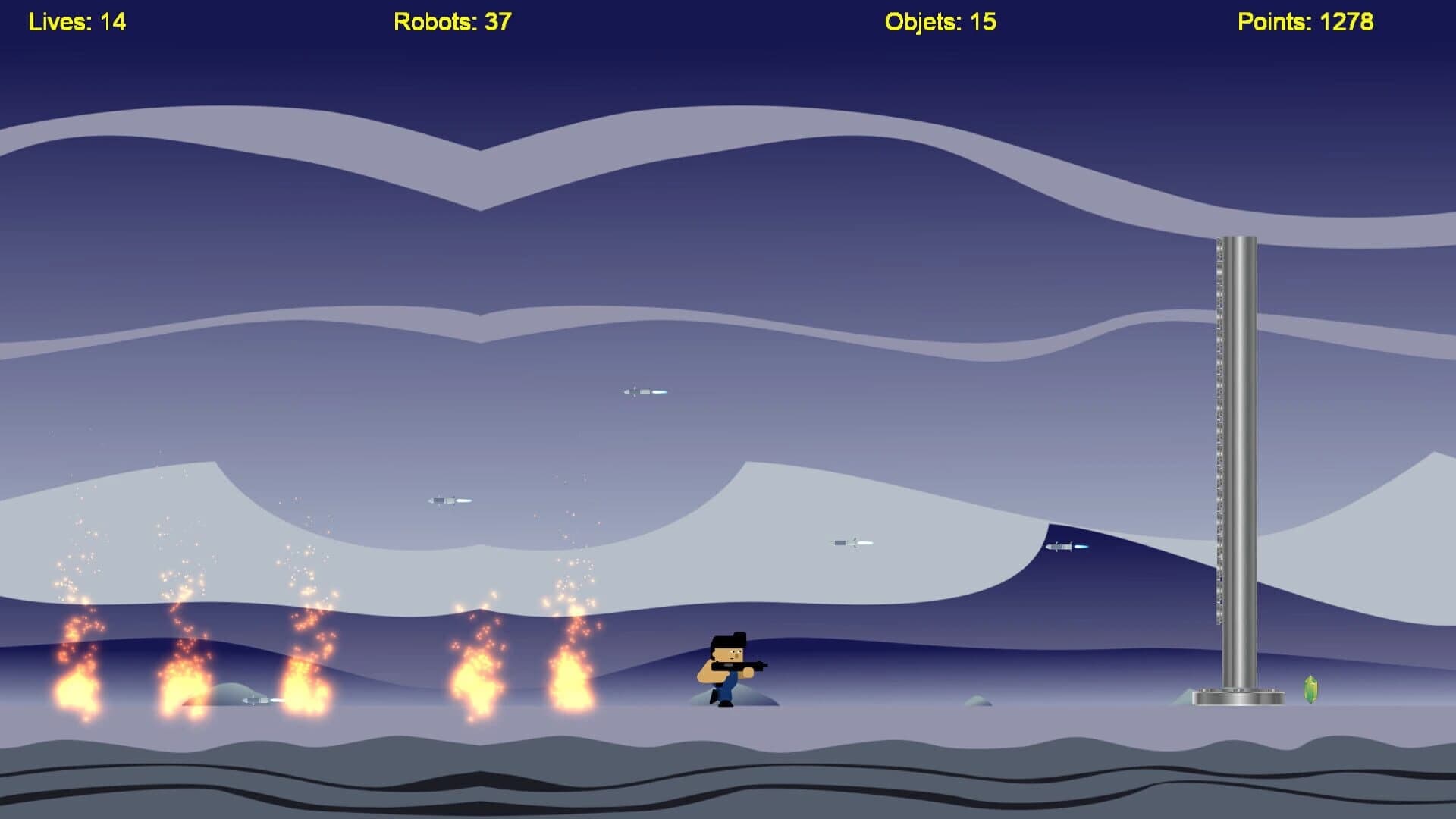Click the Lives counter showing 14
Viewport: 1456px width, 819px height.
pos(77,22)
